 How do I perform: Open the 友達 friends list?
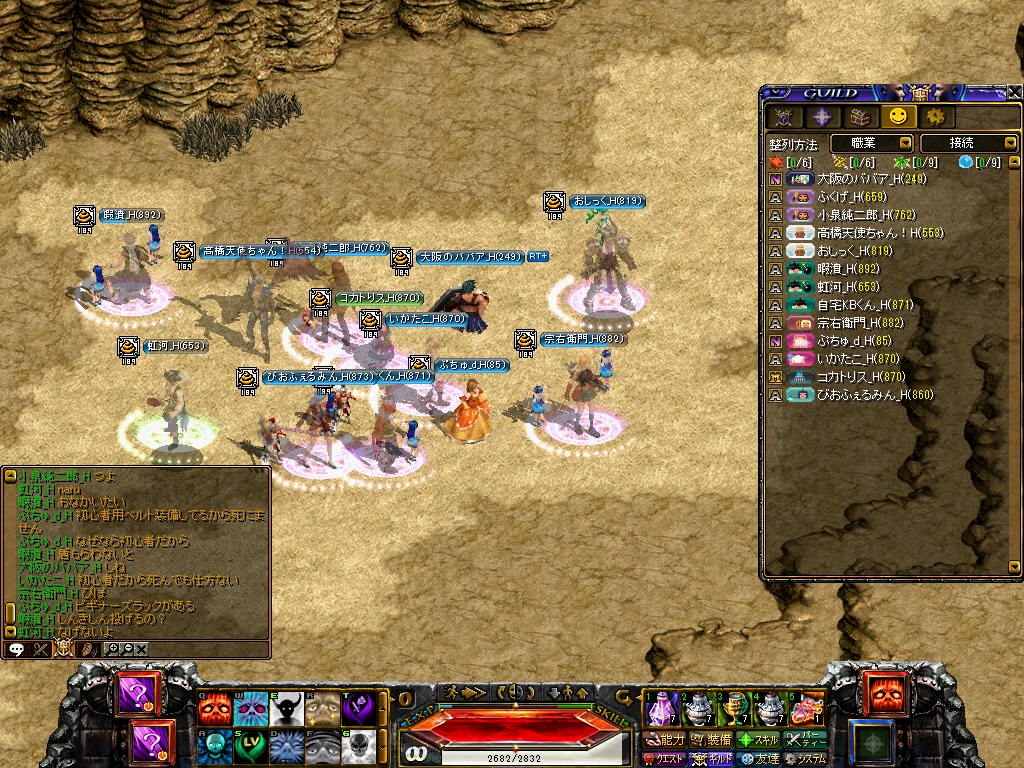pyautogui.click(x=759, y=759)
